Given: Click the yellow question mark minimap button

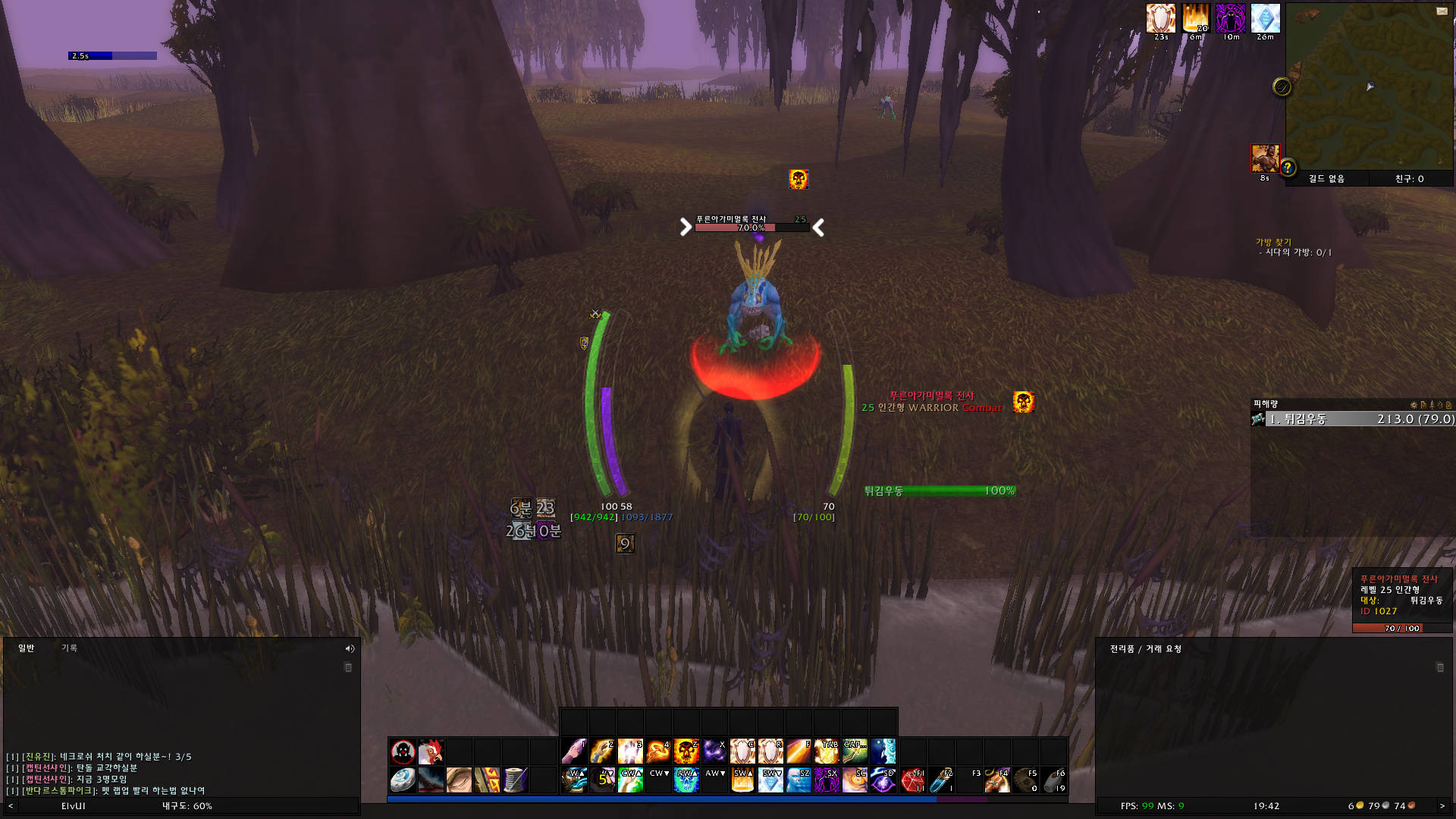Looking at the screenshot, I should 1288,168.
